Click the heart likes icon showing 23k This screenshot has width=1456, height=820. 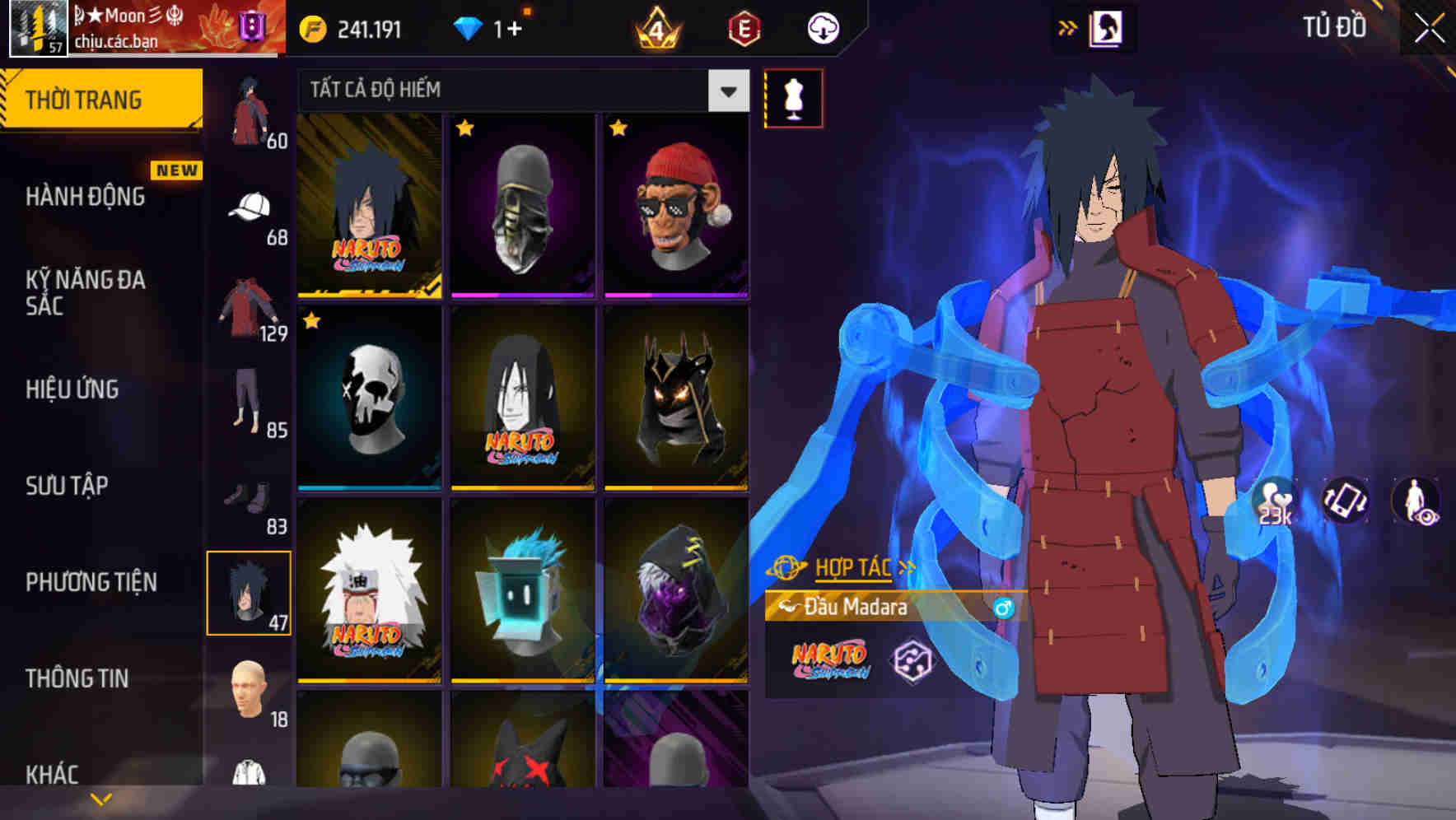click(x=1272, y=502)
